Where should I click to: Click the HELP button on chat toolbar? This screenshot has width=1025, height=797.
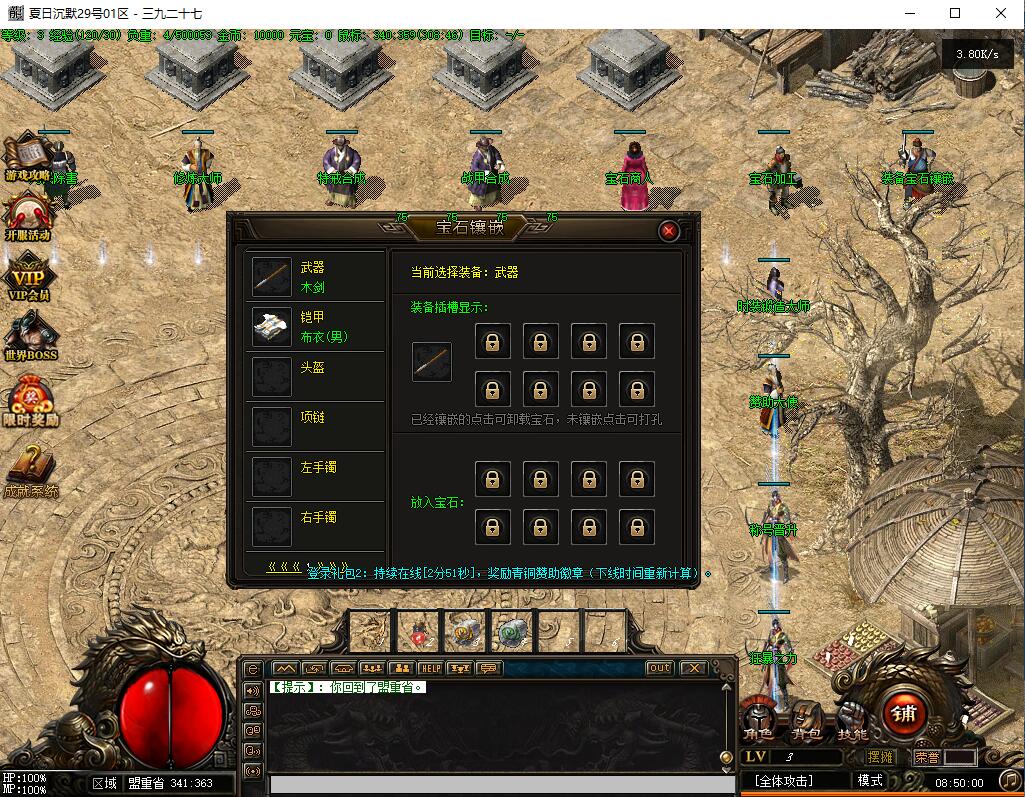tap(430, 668)
